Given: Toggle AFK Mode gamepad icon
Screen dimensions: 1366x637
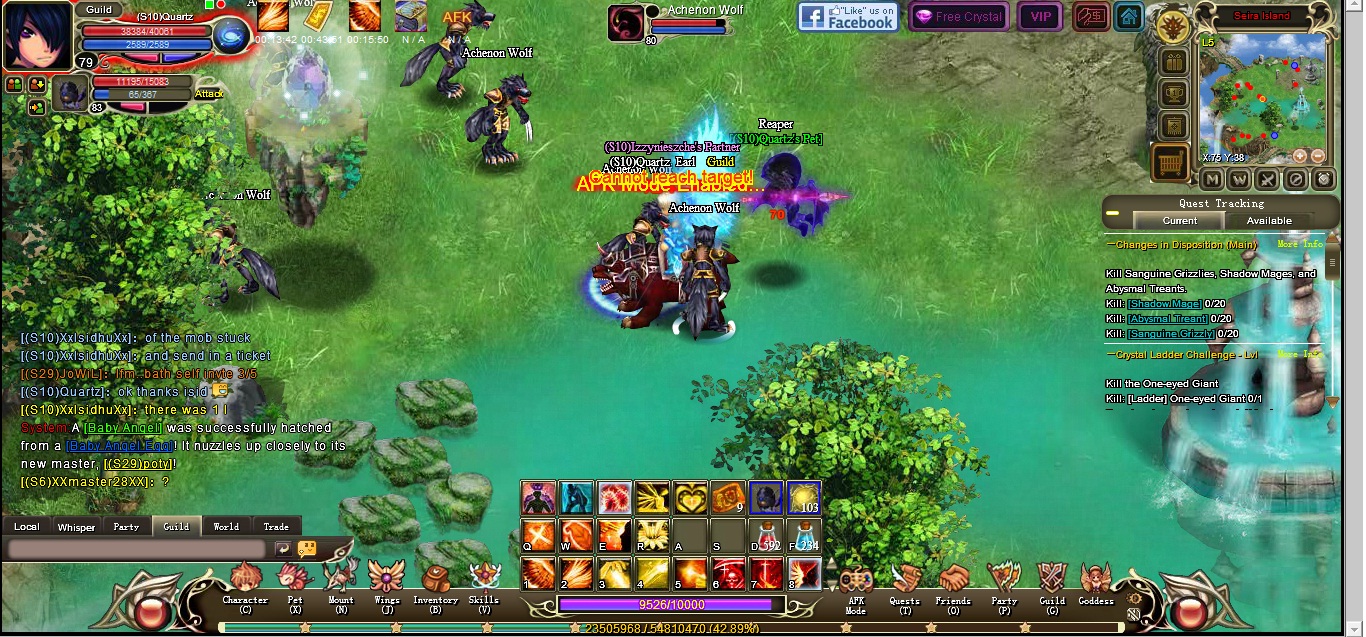Looking at the screenshot, I should (856, 582).
